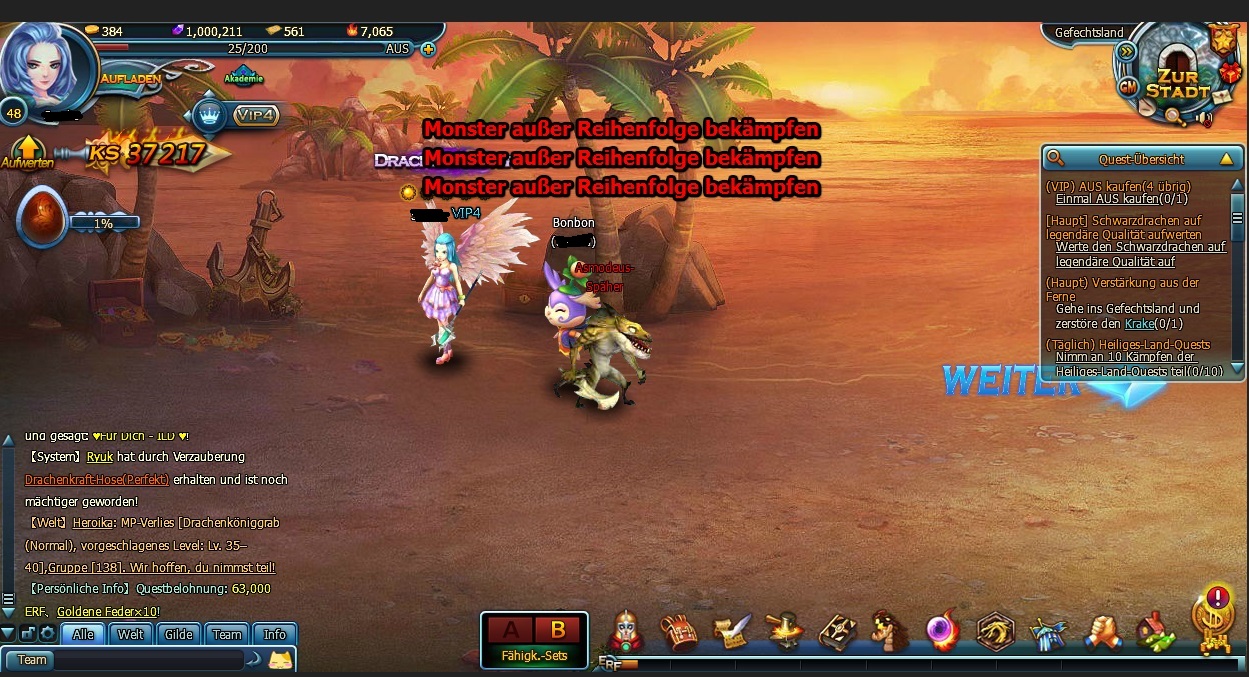1249x677 pixels.
Task: Open the anvil forge icon
Action: (x=784, y=632)
